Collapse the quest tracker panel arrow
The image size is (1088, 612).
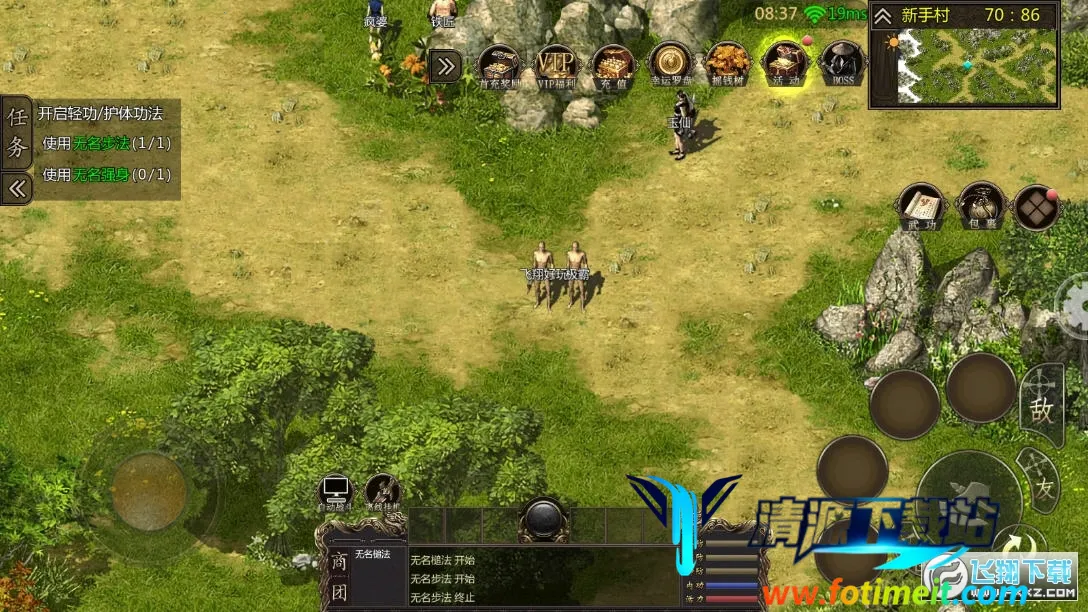tap(16, 188)
